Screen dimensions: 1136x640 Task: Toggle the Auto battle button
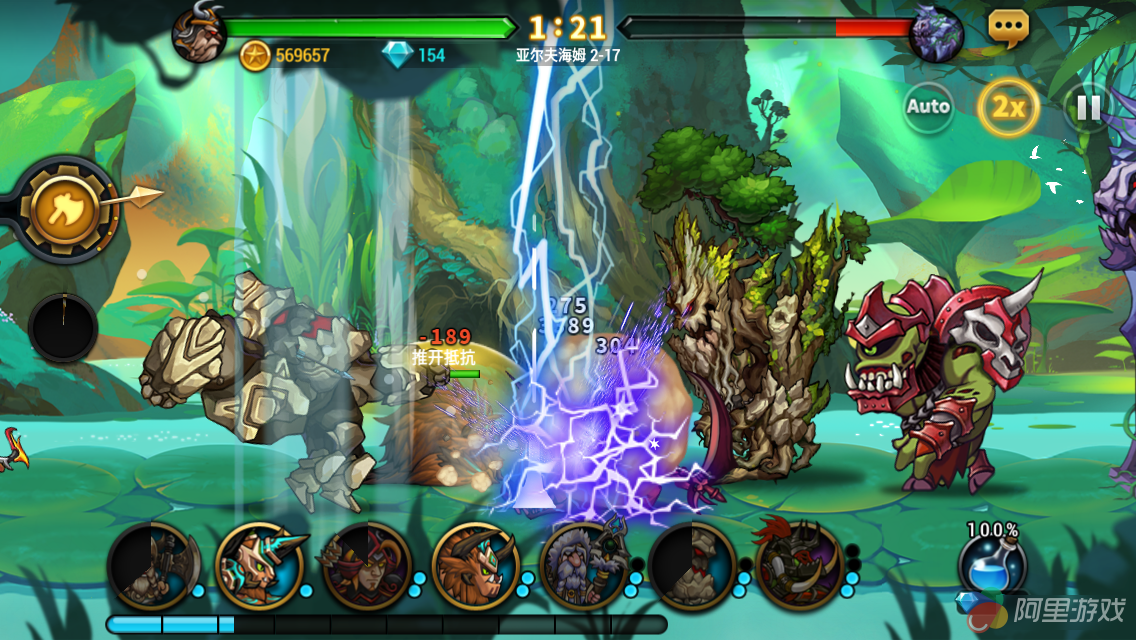coord(928,106)
